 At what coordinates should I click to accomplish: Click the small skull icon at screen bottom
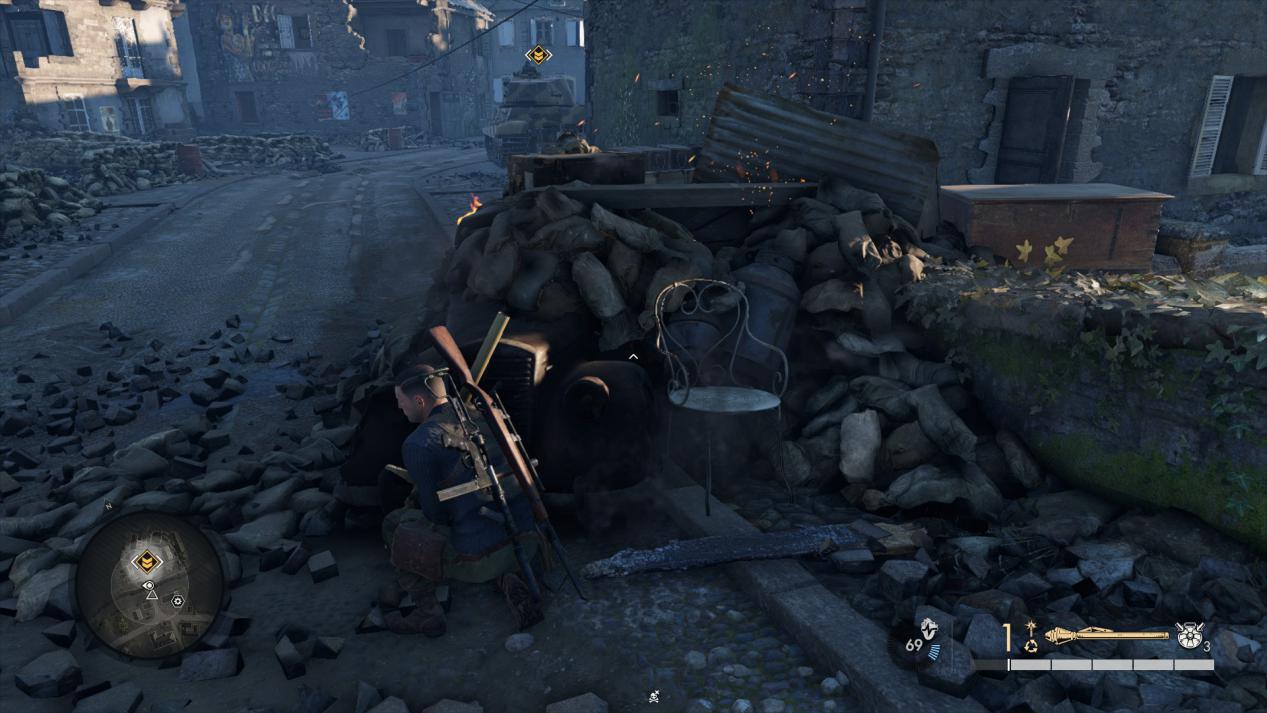click(653, 696)
